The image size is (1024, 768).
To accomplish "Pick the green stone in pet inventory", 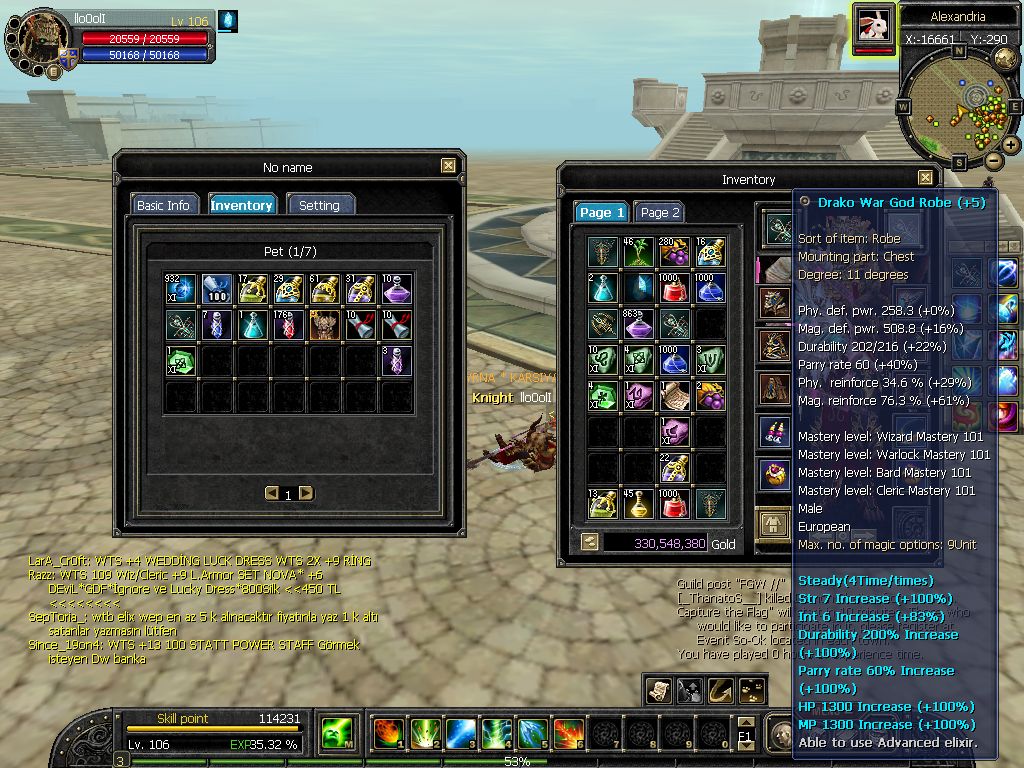I will [x=181, y=361].
